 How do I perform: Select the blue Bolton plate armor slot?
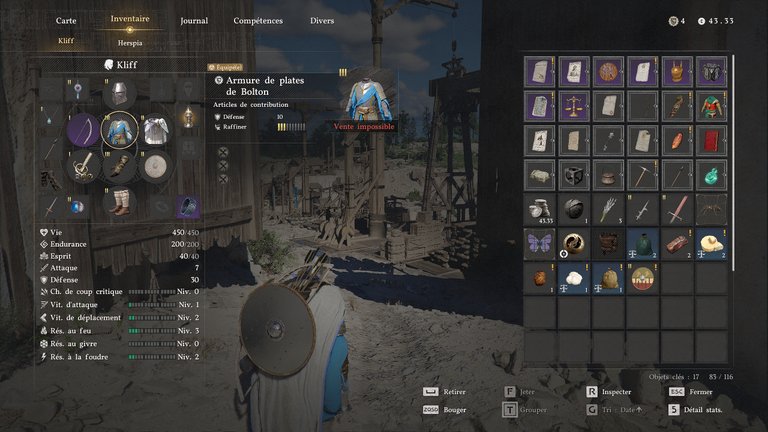(120, 131)
